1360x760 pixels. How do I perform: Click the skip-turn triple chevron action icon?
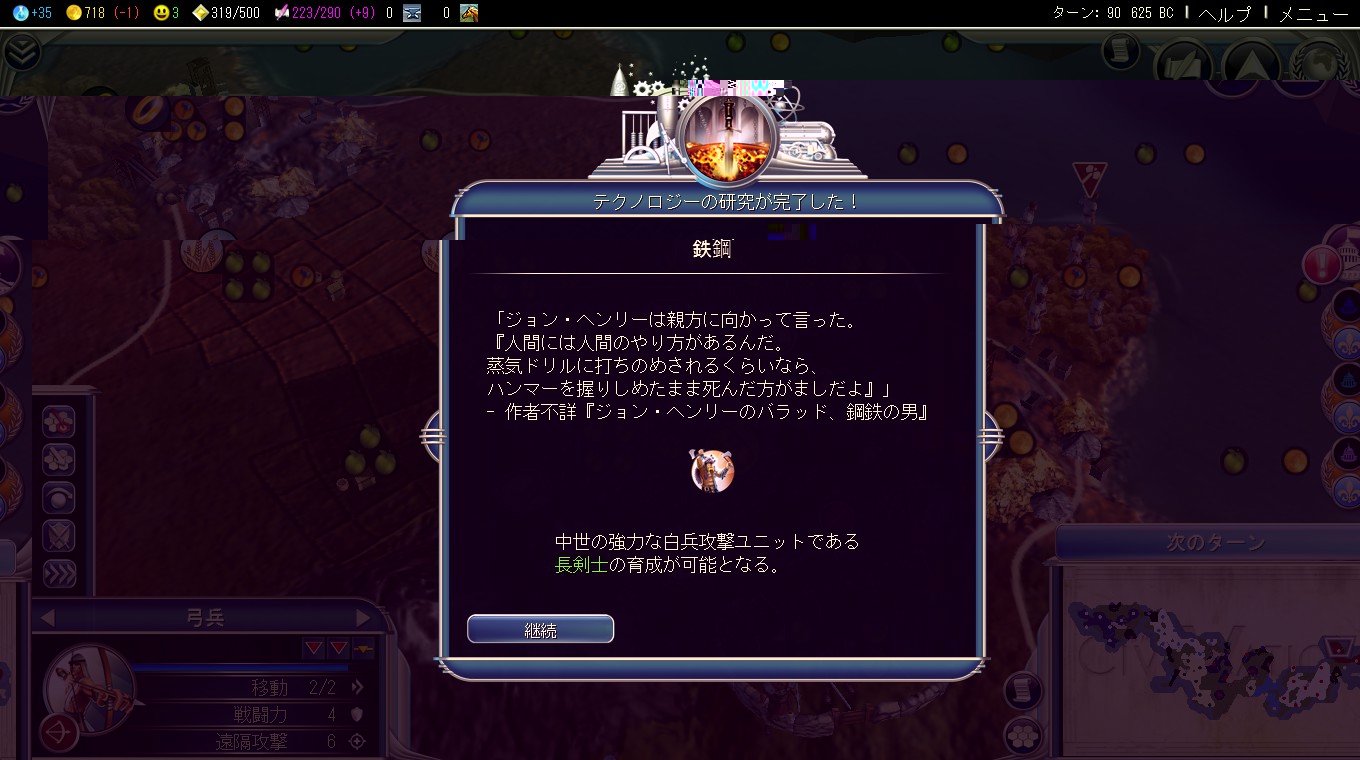[58, 572]
